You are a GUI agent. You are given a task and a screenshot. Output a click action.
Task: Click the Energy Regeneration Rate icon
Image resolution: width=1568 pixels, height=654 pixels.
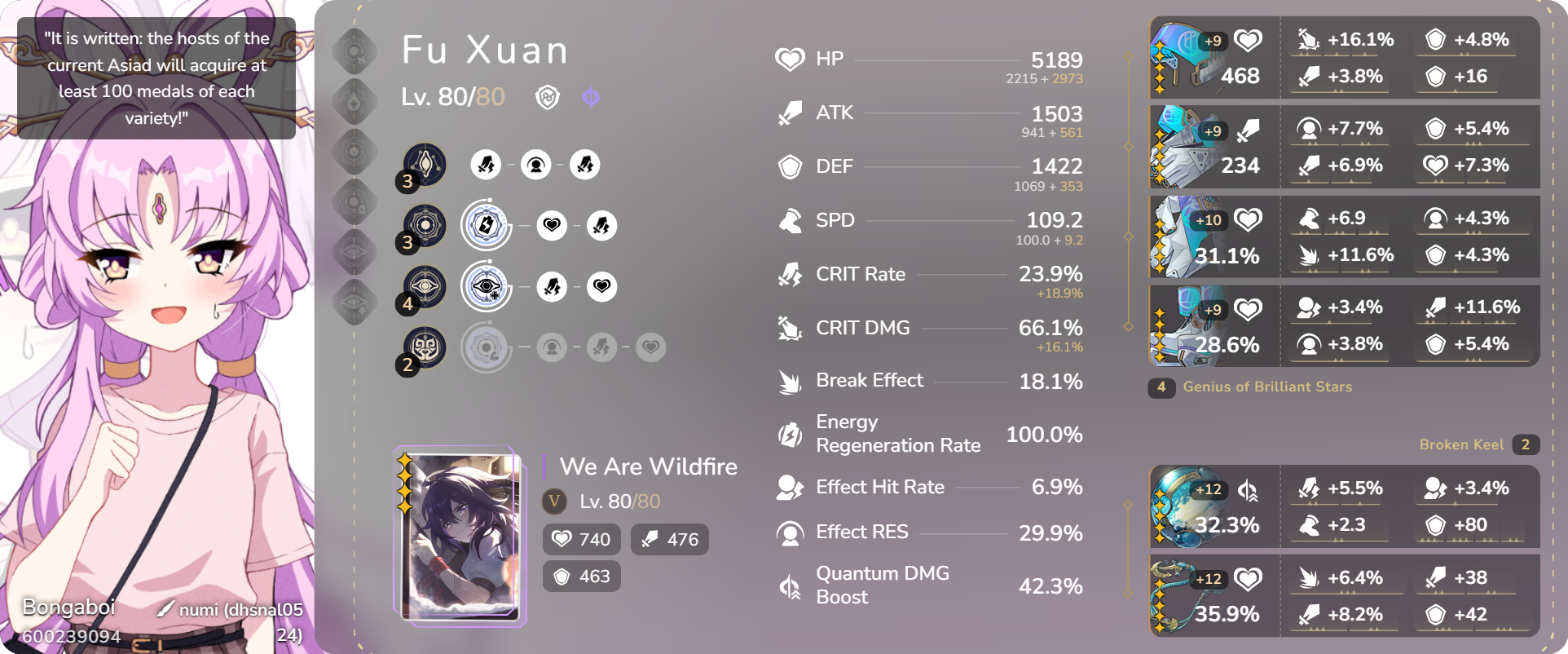click(x=789, y=433)
